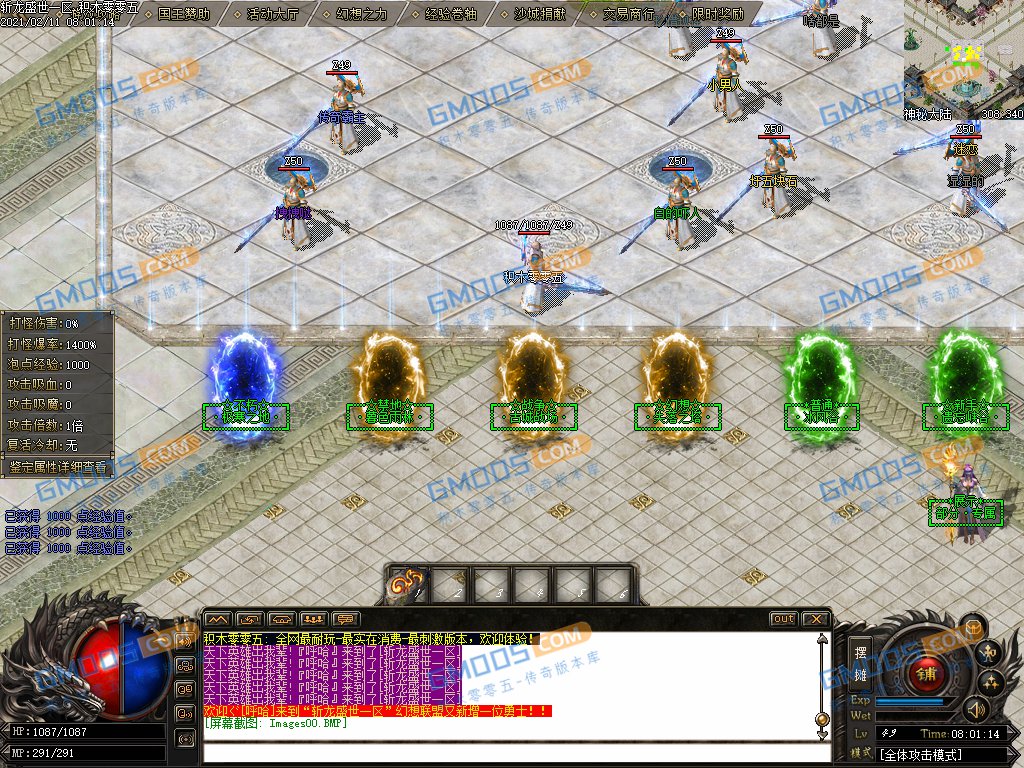Click 鉴定属性详细查看 button
1024x768 pixels.
56,467
